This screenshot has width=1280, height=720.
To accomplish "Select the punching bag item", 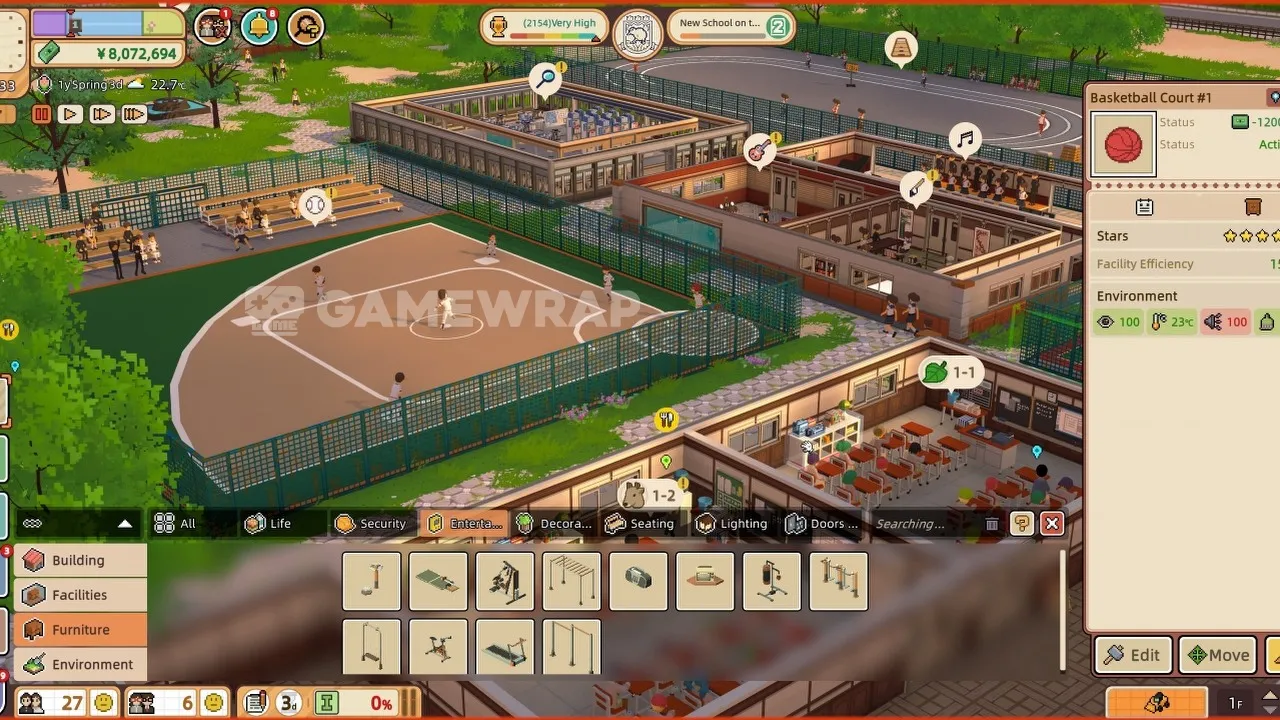I will [772, 581].
